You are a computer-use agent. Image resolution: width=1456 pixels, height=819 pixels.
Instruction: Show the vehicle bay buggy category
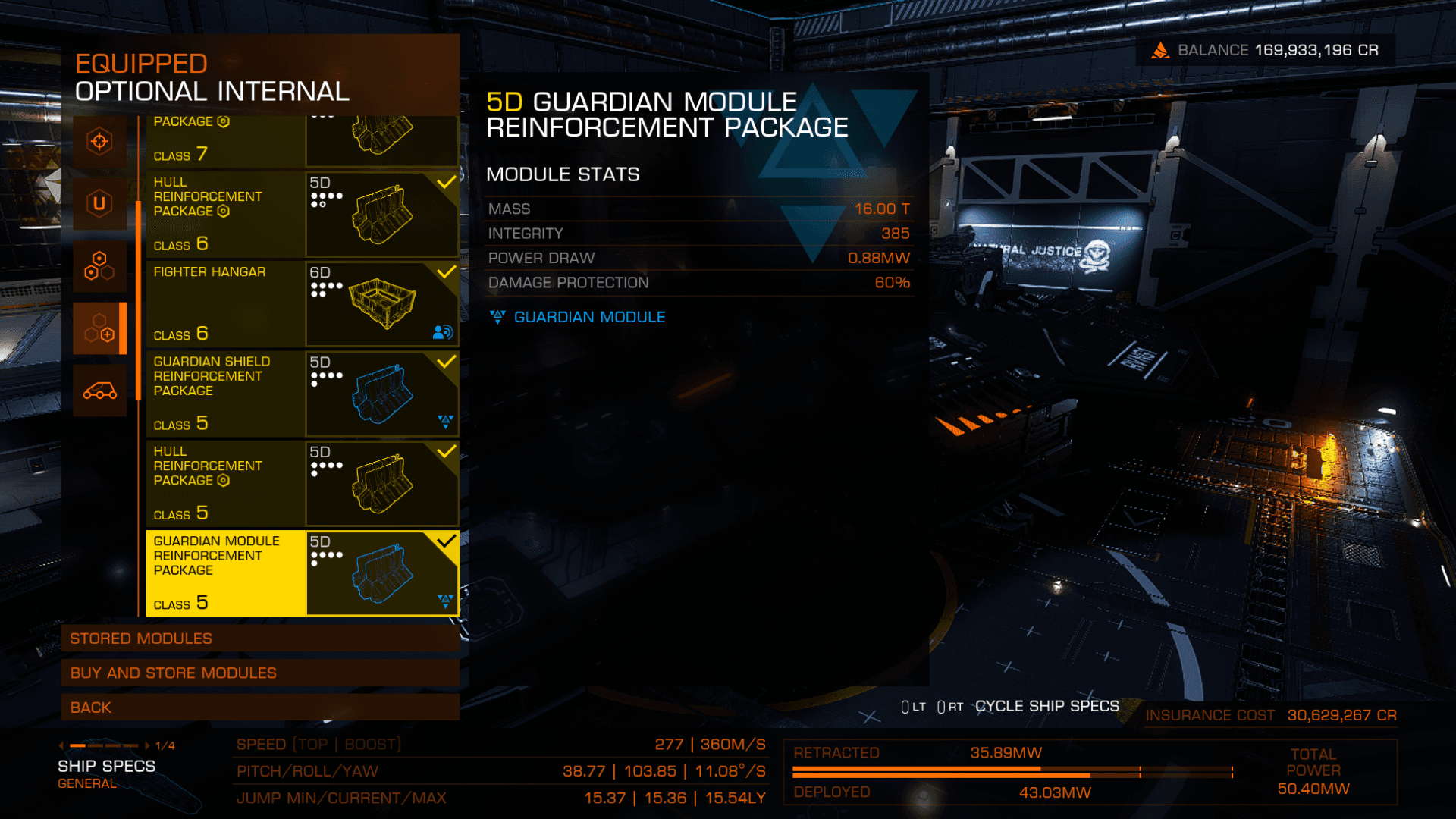99,391
